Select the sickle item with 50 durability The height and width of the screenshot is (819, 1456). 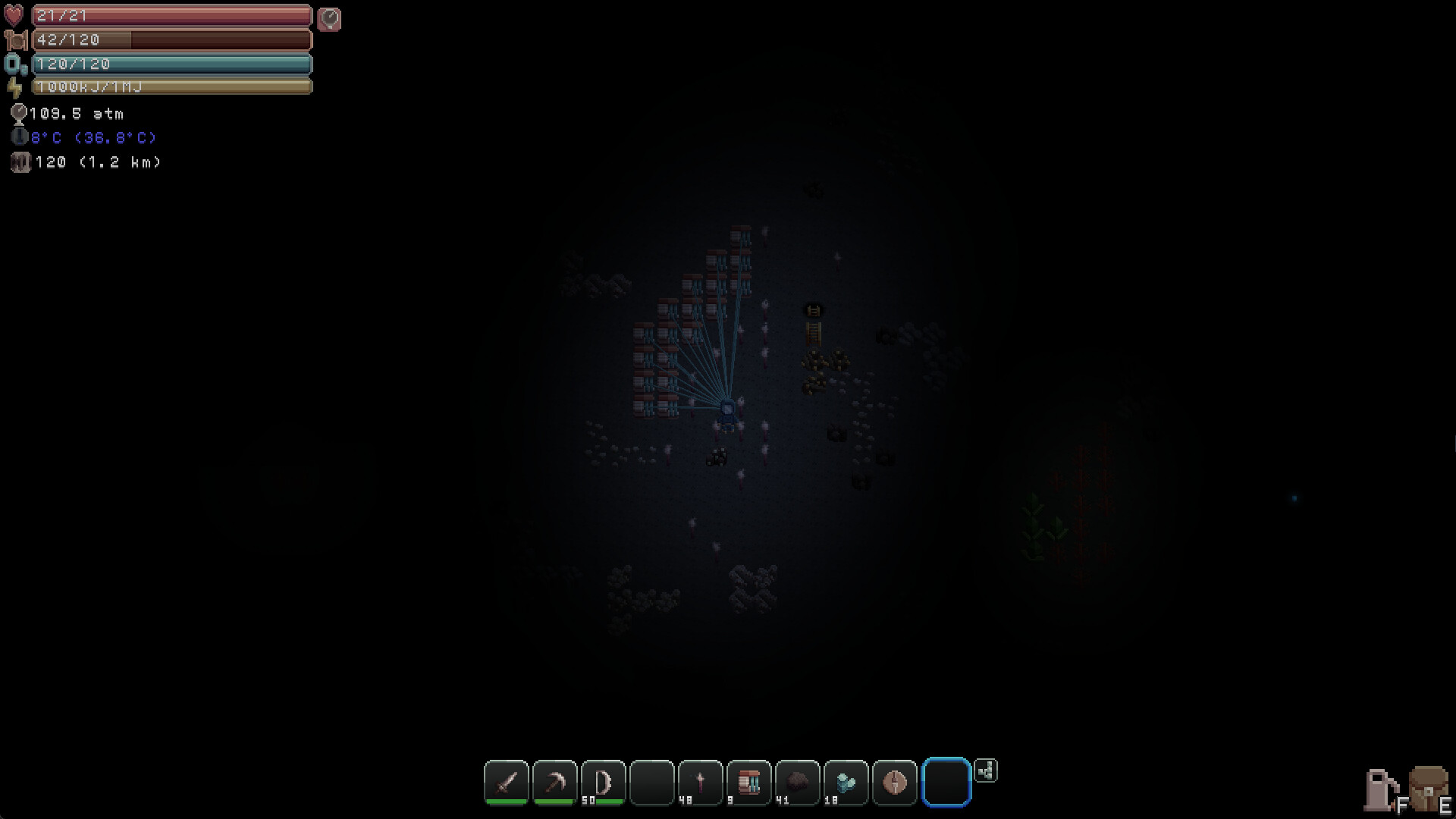602,781
